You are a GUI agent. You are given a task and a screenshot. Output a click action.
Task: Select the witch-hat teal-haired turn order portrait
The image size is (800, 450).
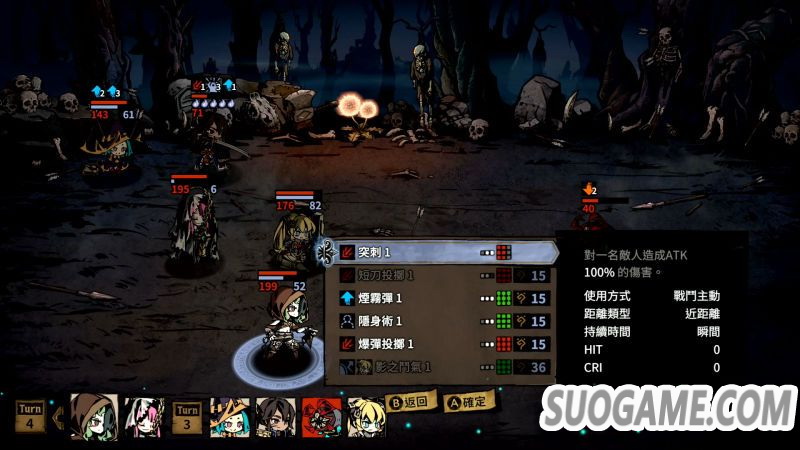click(229, 418)
